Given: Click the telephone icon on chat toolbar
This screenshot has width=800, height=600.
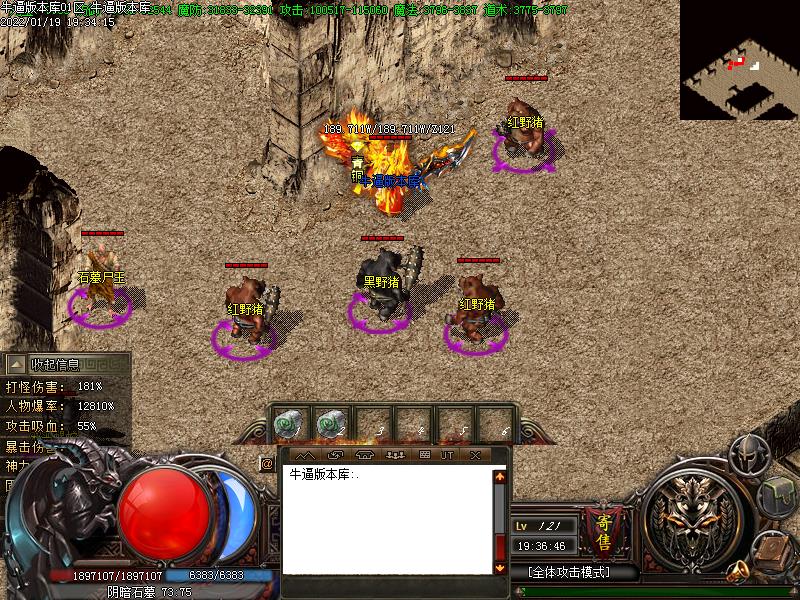Looking at the screenshot, I should pyautogui.click(x=364, y=455).
